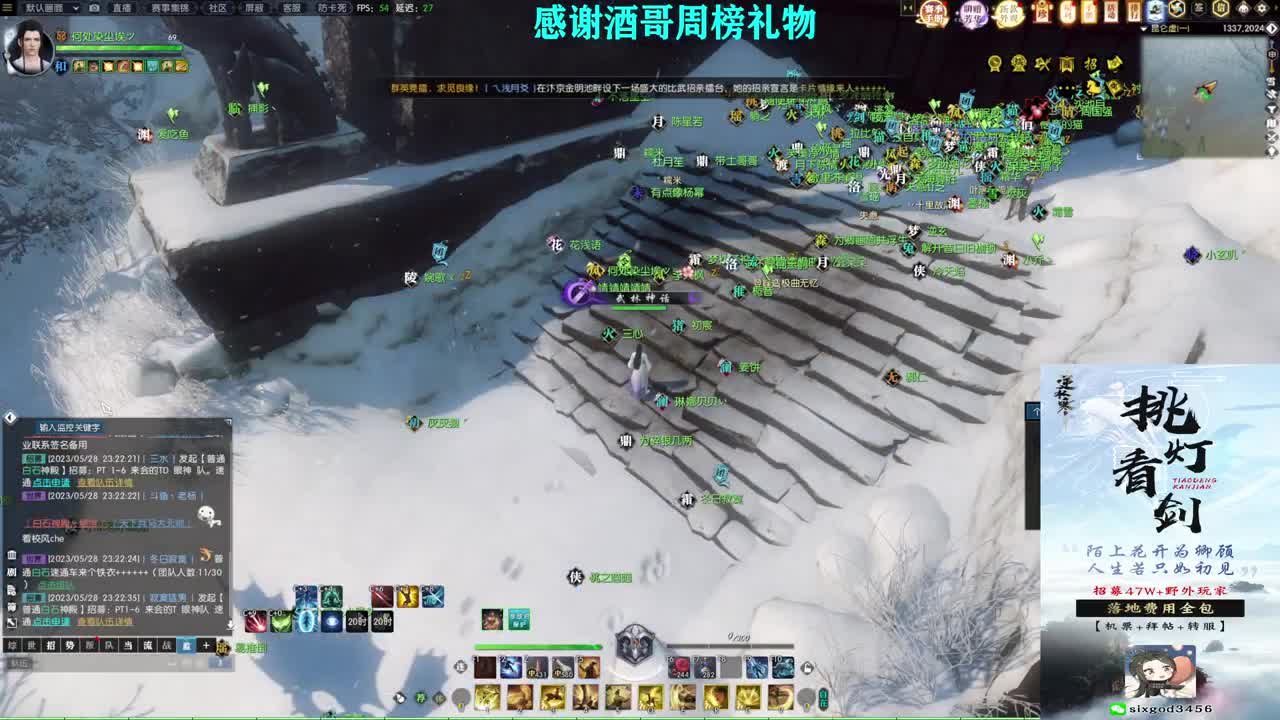
Task: Click the 明暗芳华 event icon
Action: pyautogui.click(x=971, y=13)
